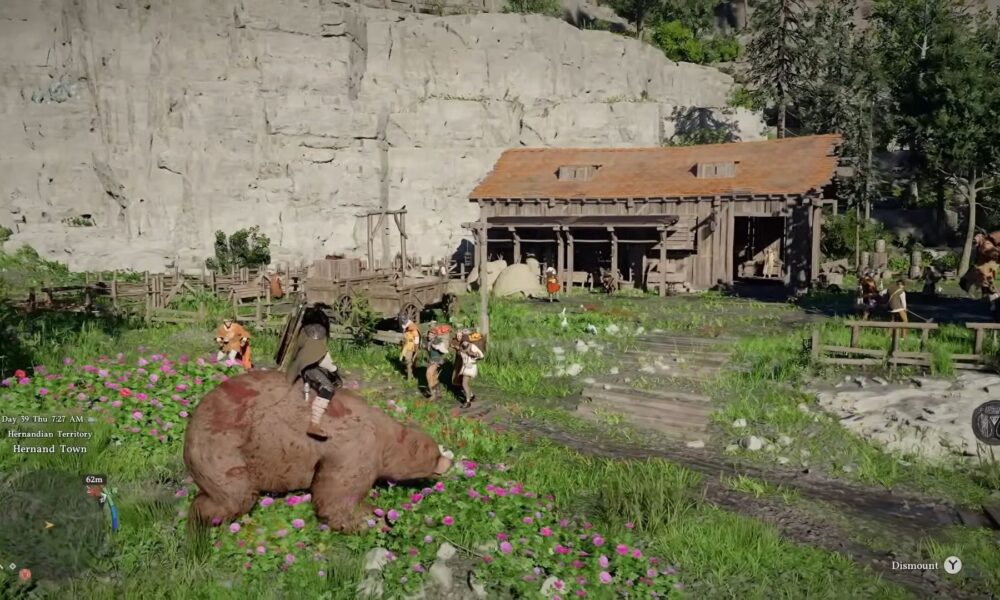
Task: Click the yellow player arrow on the minimap
Action: pos(47,523)
